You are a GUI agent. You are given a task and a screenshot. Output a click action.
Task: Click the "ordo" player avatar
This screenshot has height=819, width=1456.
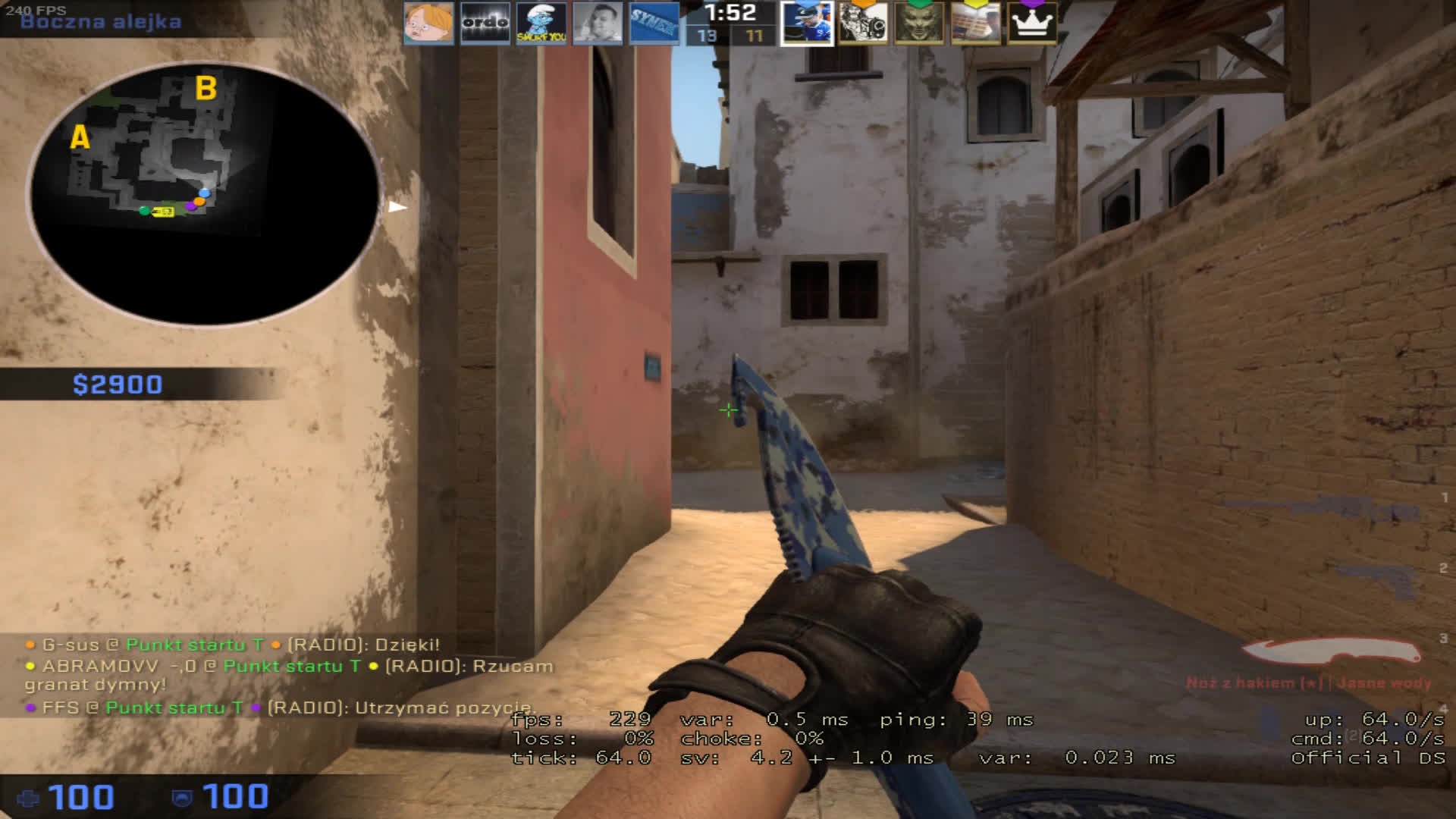coord(485,23)
